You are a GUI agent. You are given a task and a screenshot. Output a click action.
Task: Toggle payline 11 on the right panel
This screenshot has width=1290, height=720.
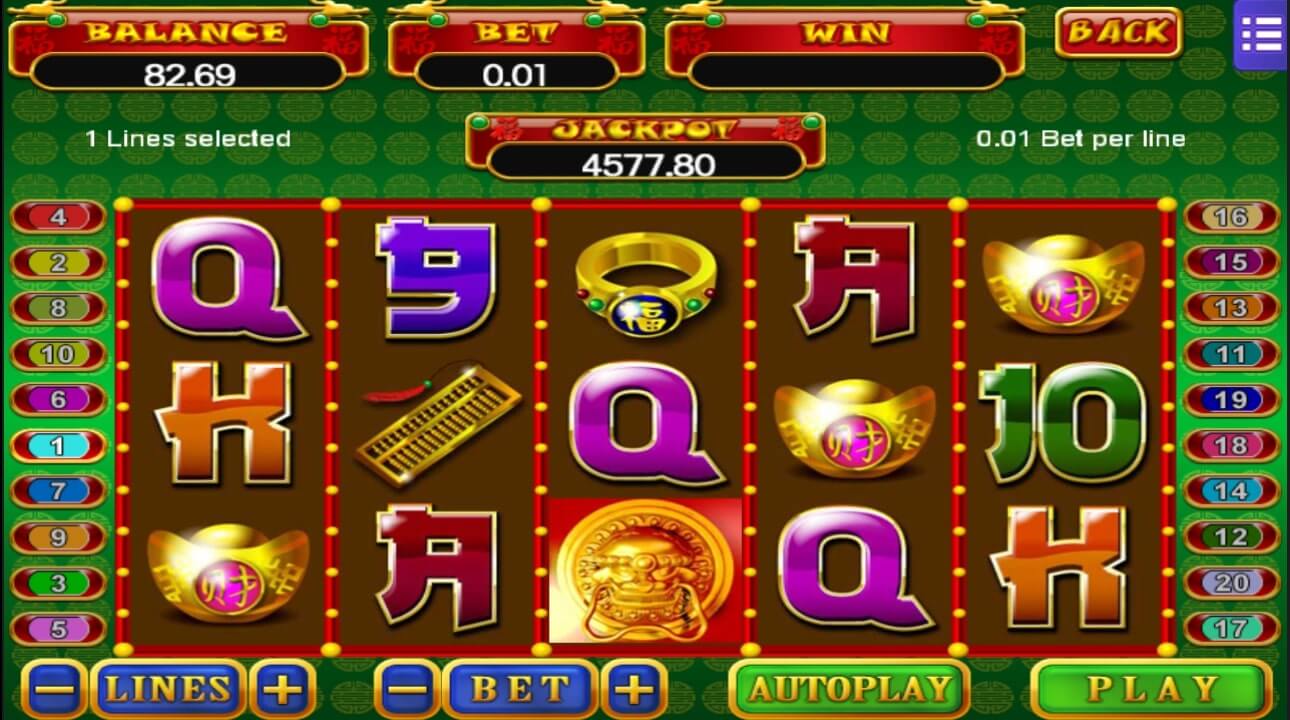(x=1232, y=354)
